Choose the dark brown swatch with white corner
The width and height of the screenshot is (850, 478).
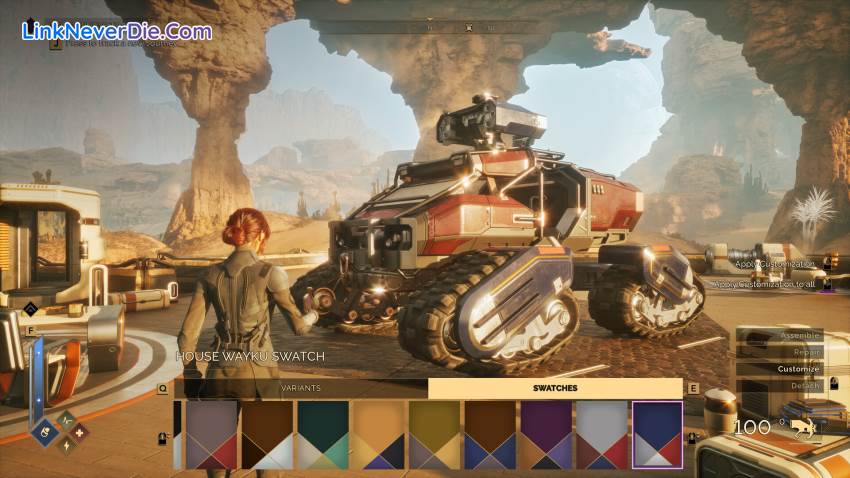coord(267,435)
